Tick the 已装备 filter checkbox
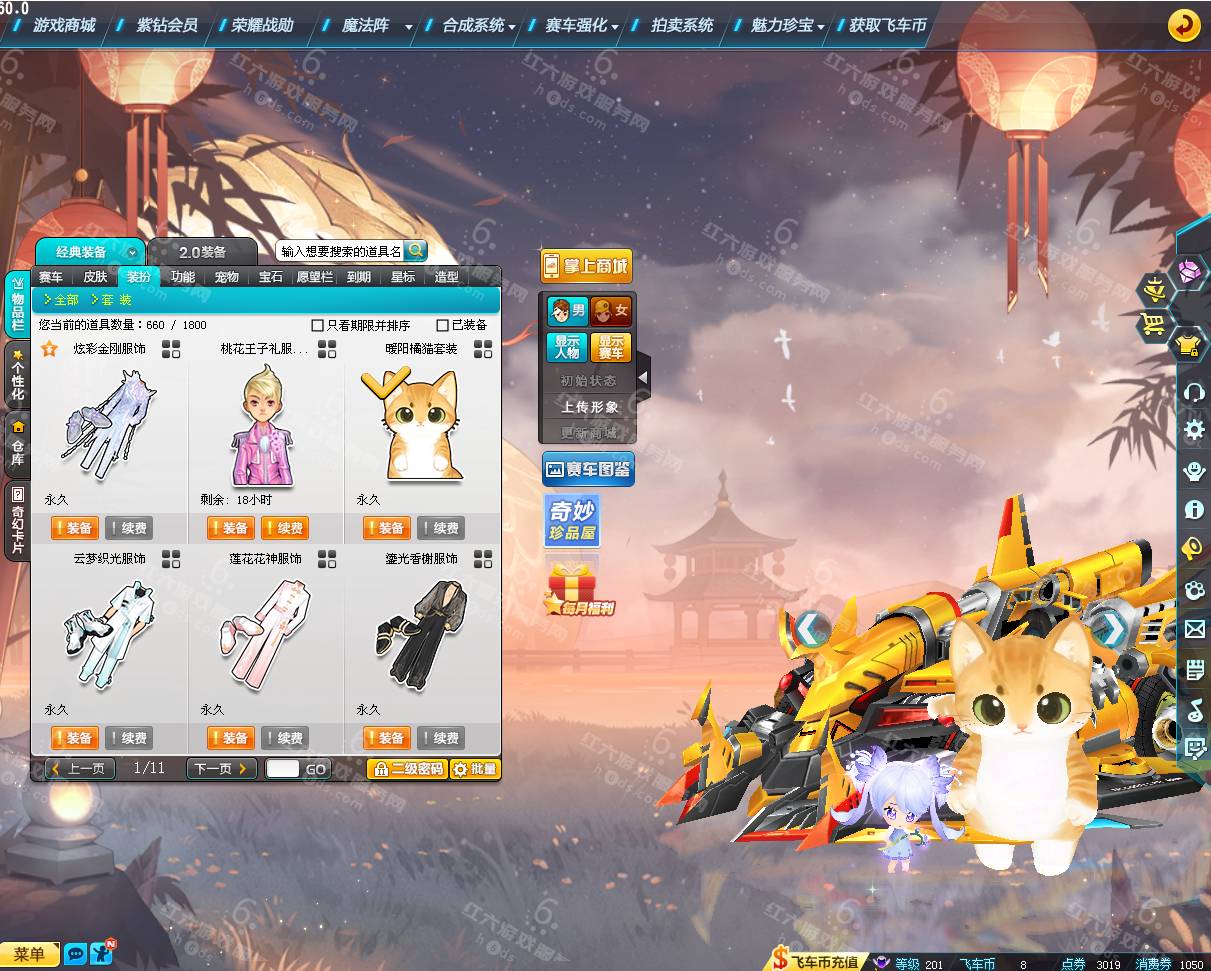 pyautogui.click(x=442, y=325)
